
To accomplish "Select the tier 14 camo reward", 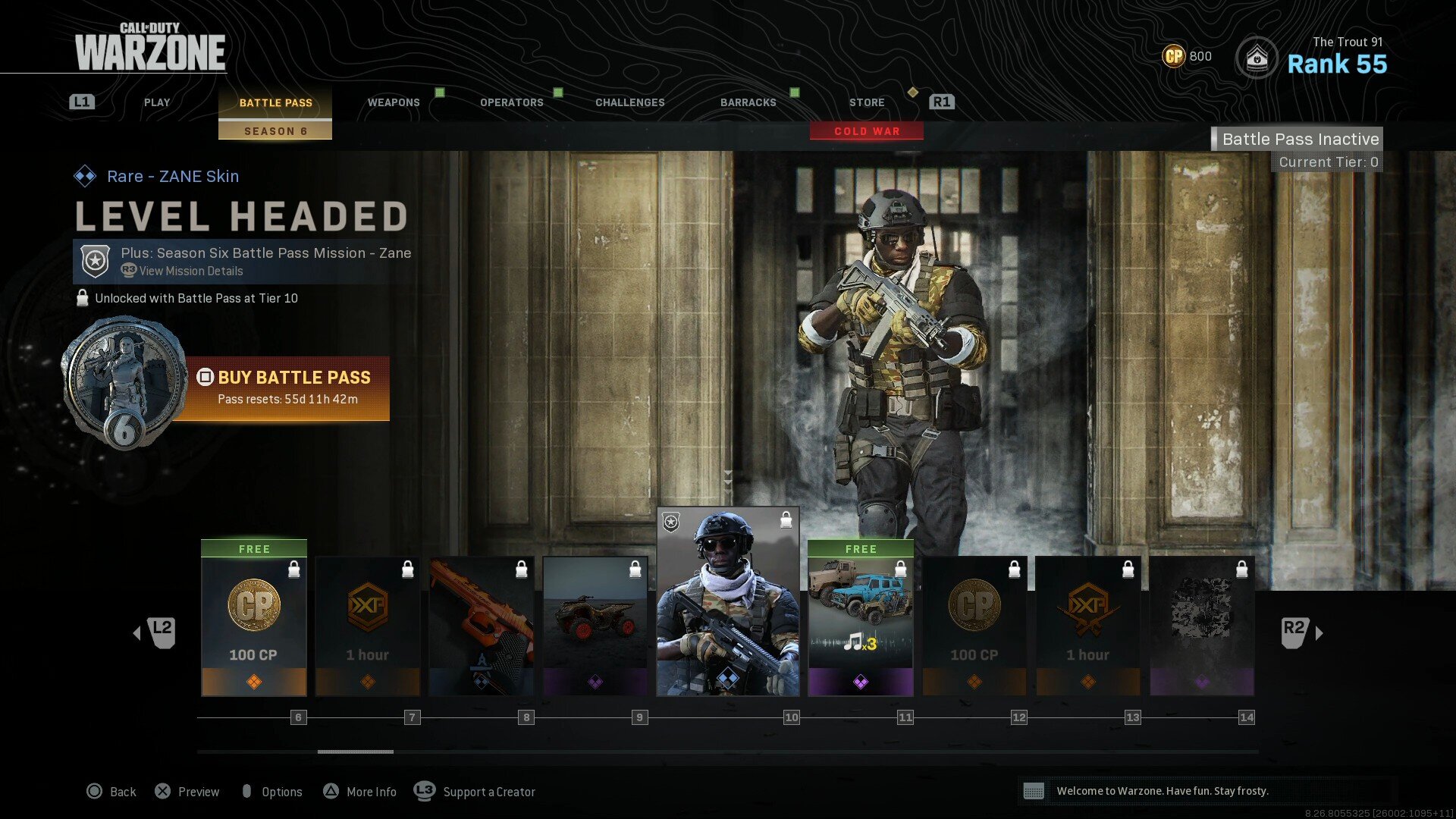I will click(1202, 626).
